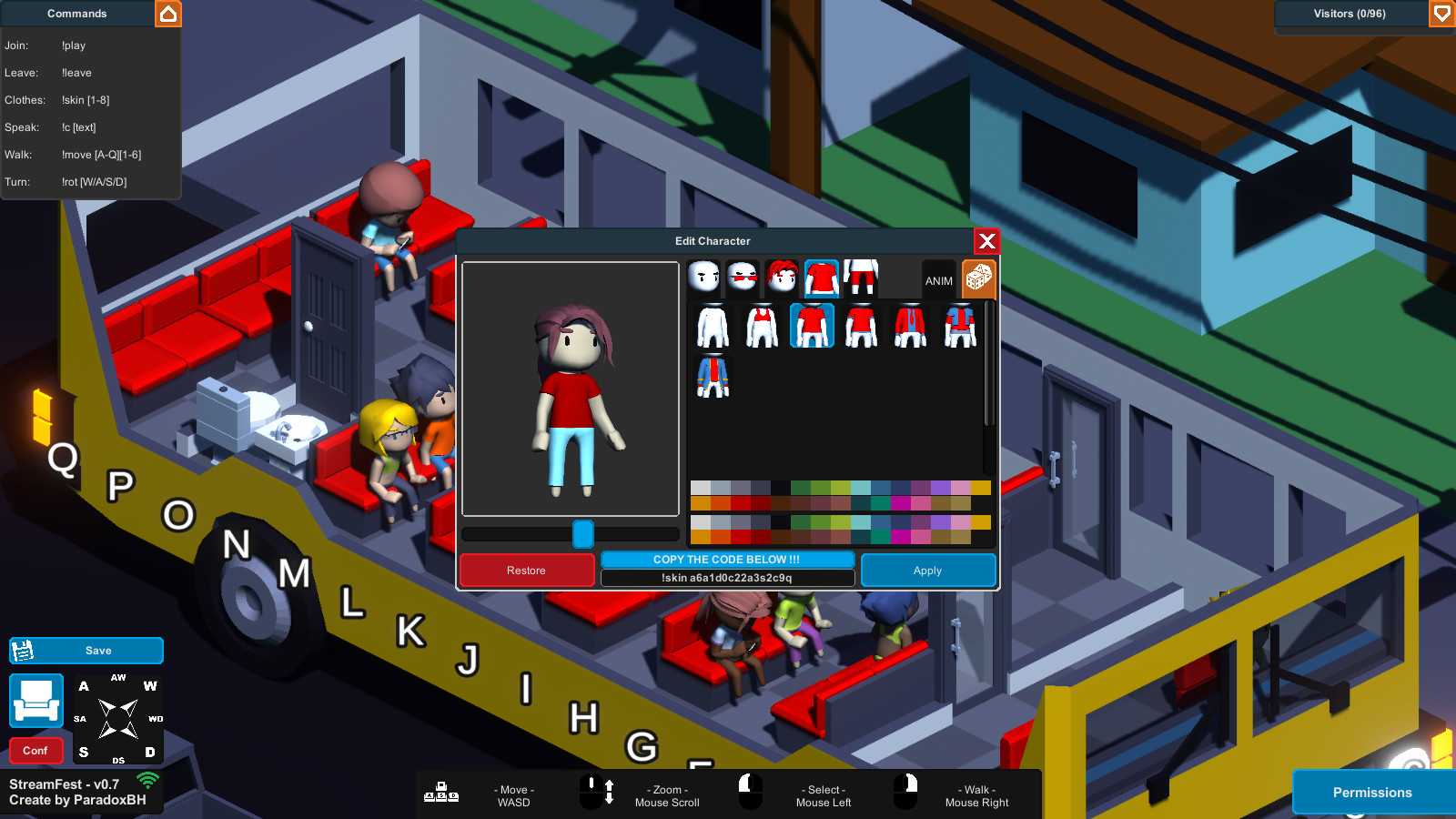This screenshot has height=819, width=1456.
Task: Pick a blue swatch from the color palette
Action: [x=880, y=488]
